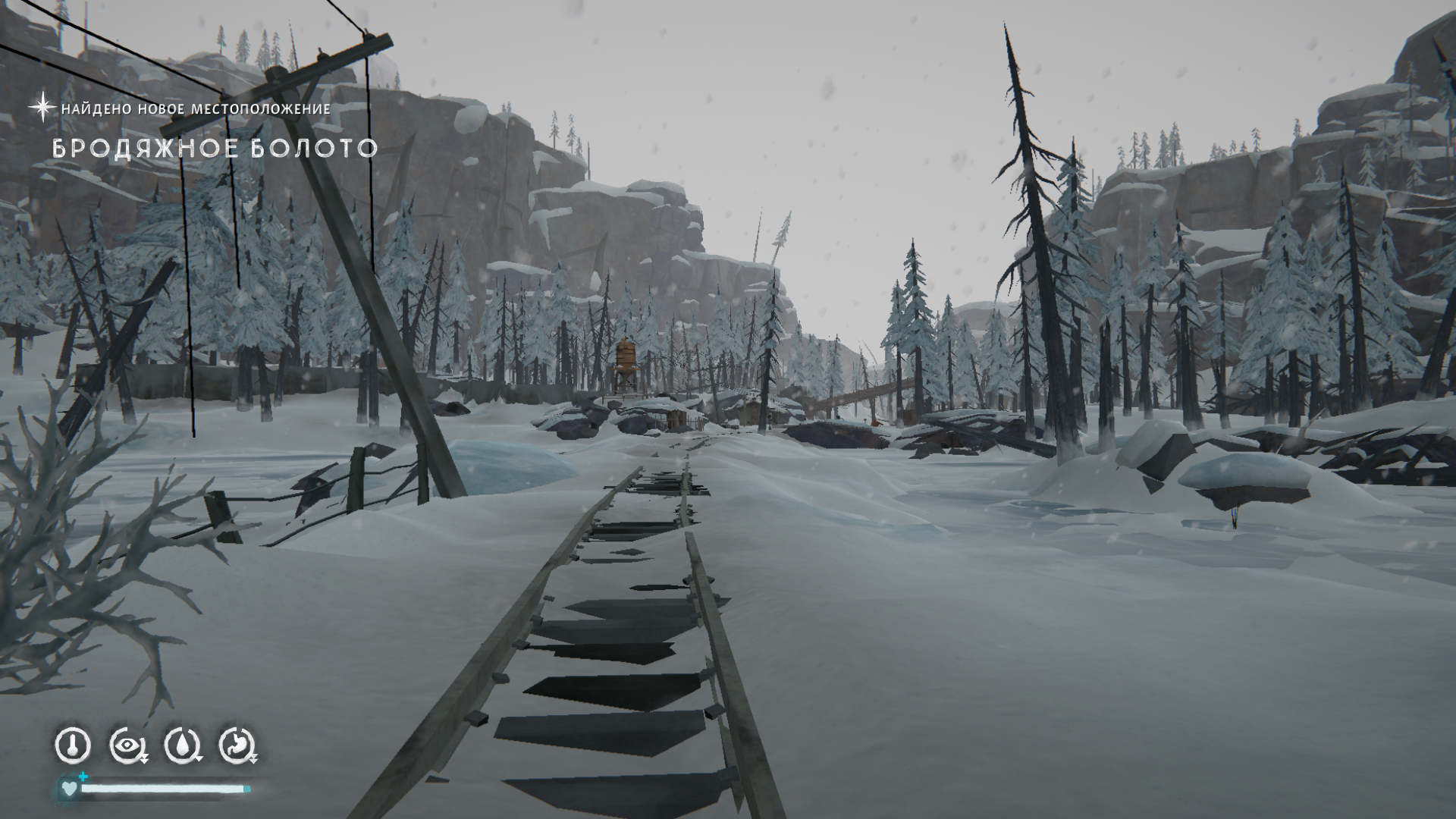
Task: Click the thermometer warmth status icon
Action: 73,745
